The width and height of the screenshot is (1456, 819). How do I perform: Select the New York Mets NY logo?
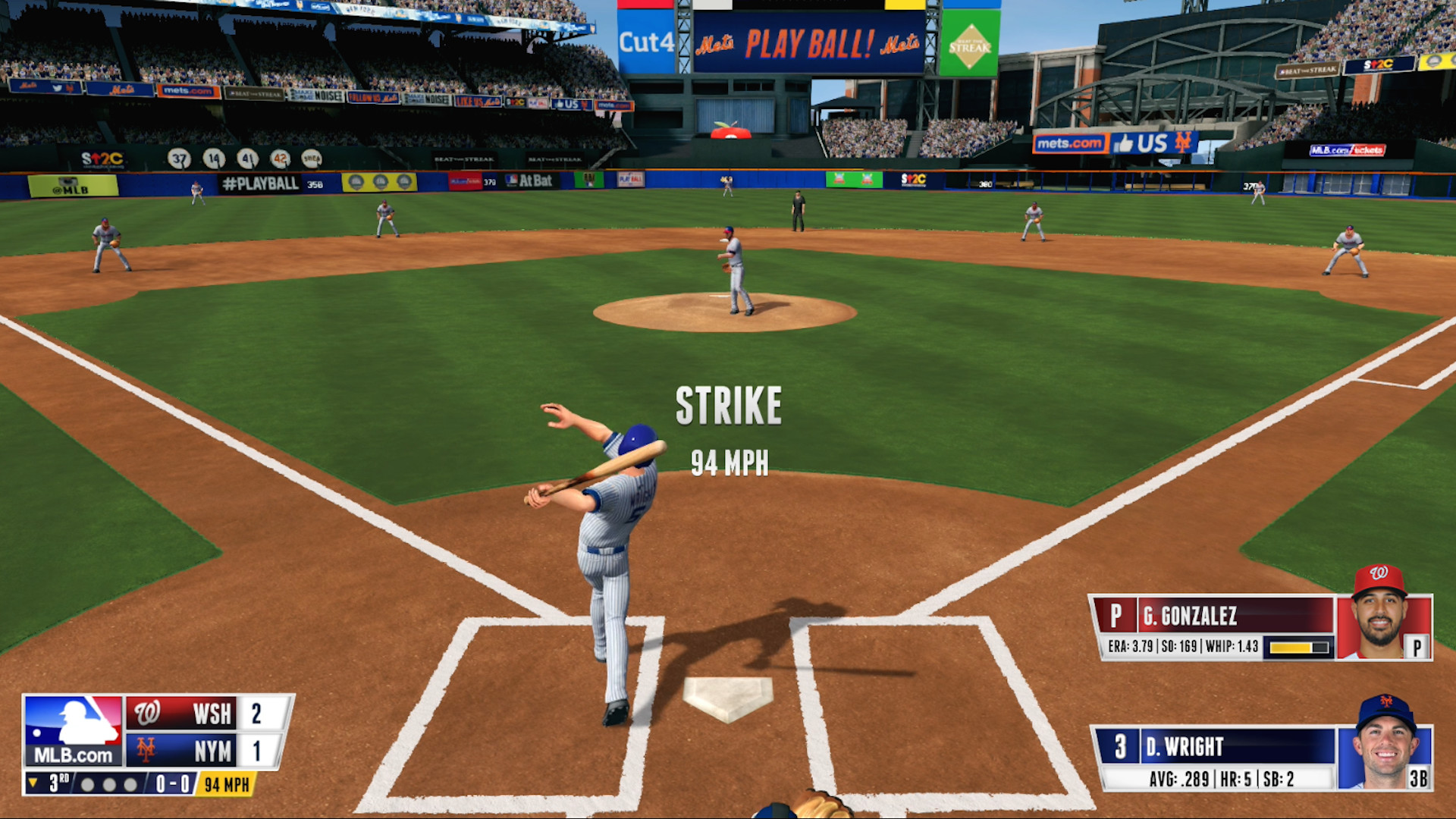click(x=146, y=750)
